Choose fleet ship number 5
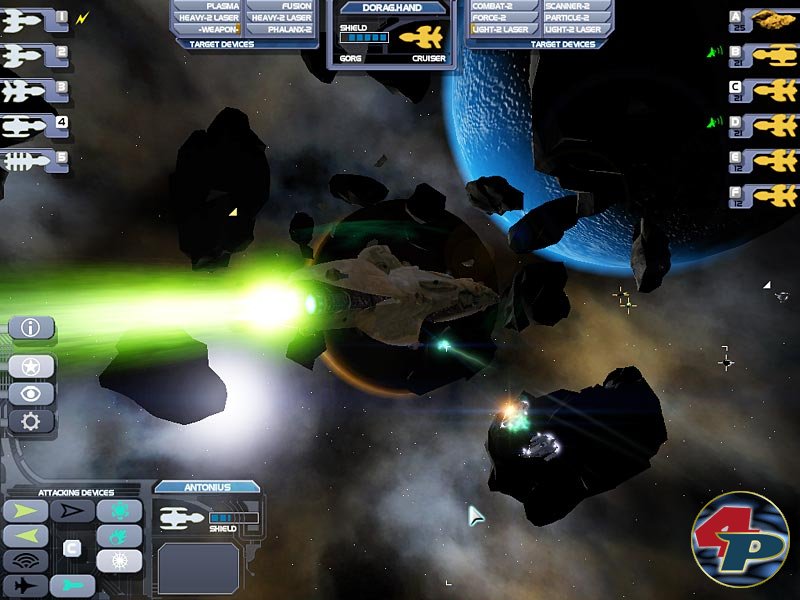Viewport: 800px width, 600px height. (34, 161)
